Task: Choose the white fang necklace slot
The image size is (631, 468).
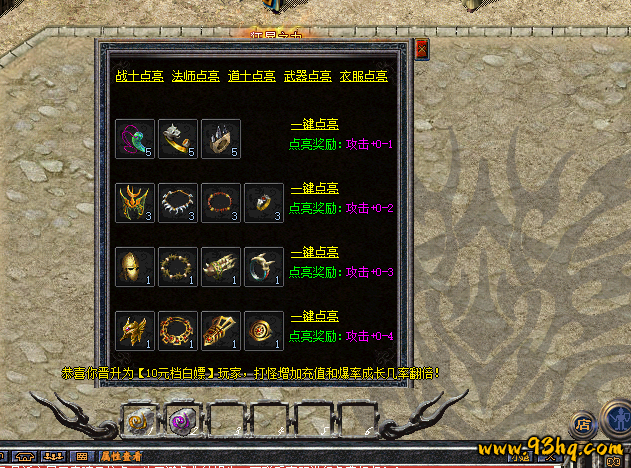Action: pyautogui.click(x=177, y=203)
